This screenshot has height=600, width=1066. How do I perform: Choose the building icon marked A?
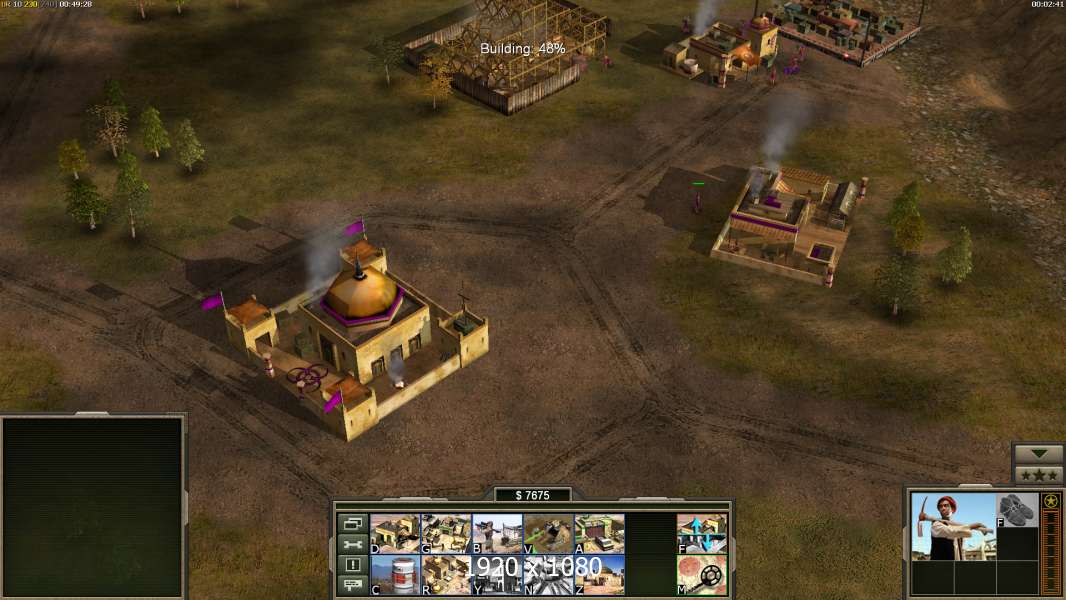(599, 533)
